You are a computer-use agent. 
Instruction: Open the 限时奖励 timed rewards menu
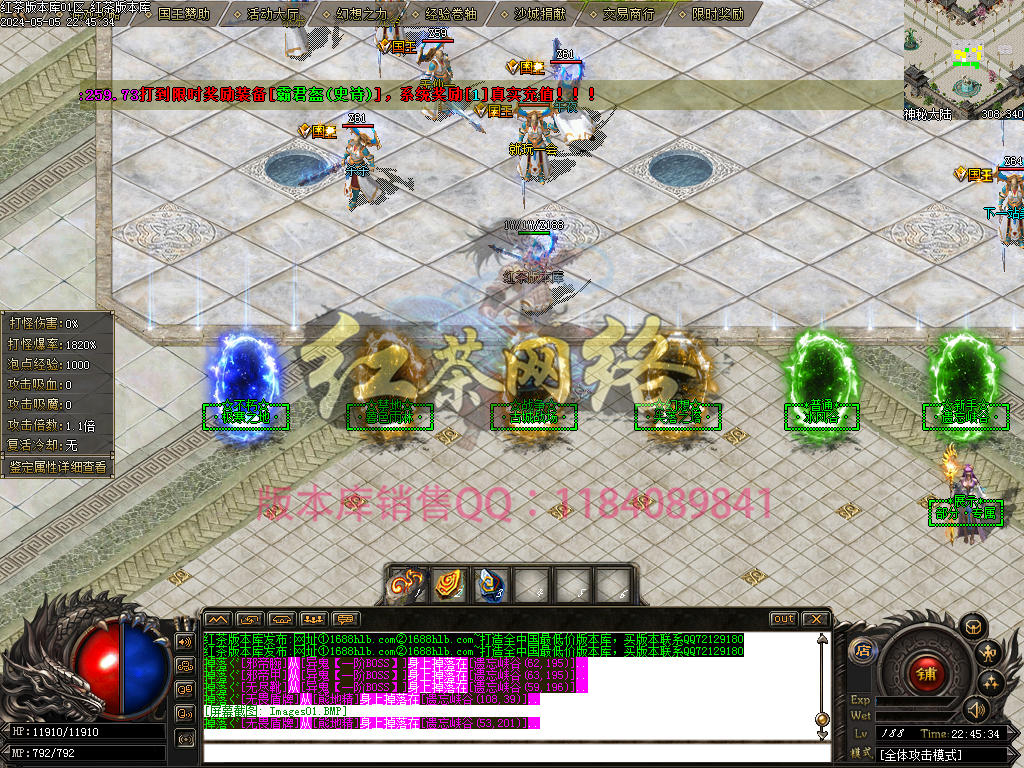(x=718, y=14)
